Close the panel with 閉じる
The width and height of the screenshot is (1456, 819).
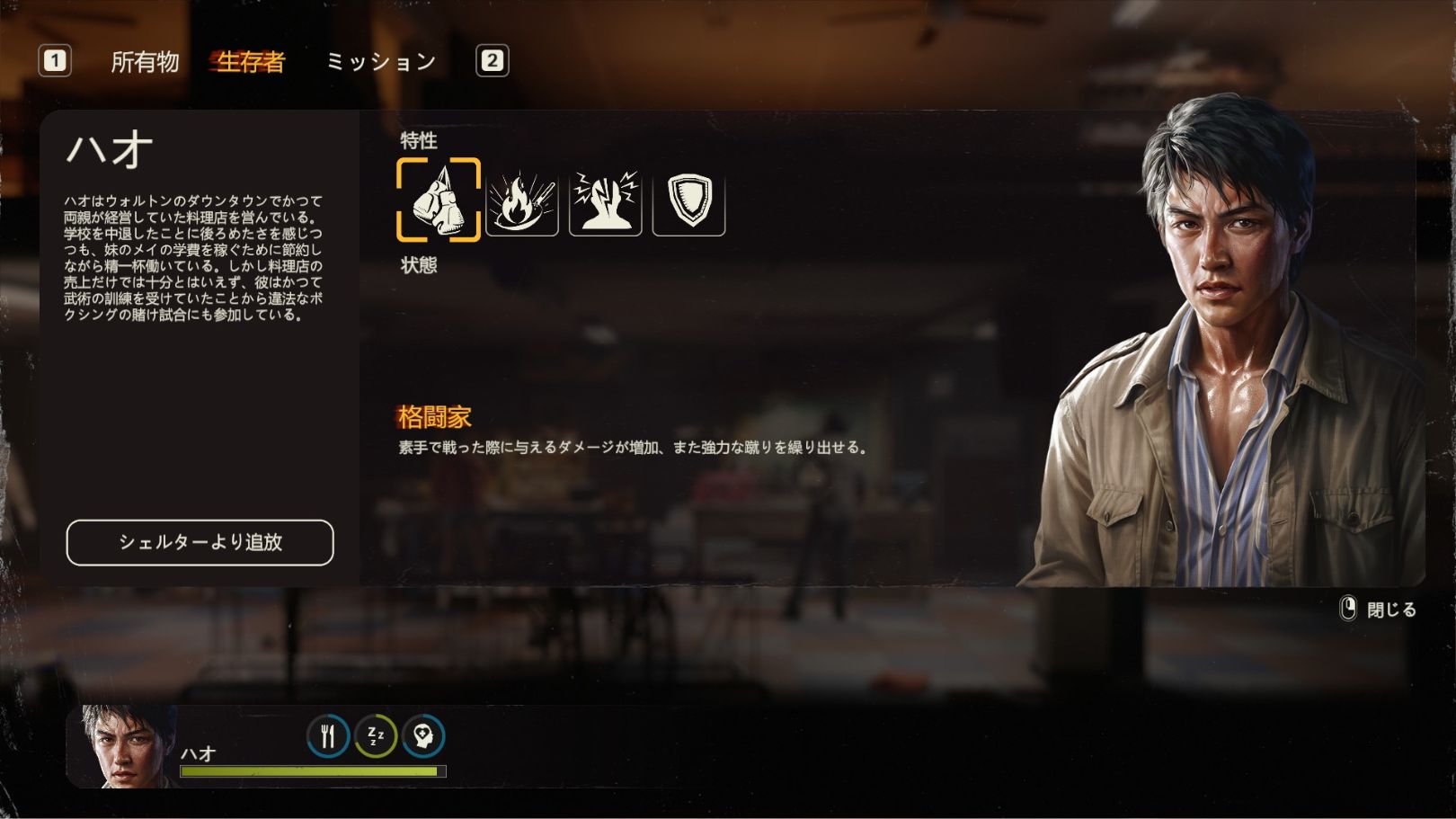1380,610
